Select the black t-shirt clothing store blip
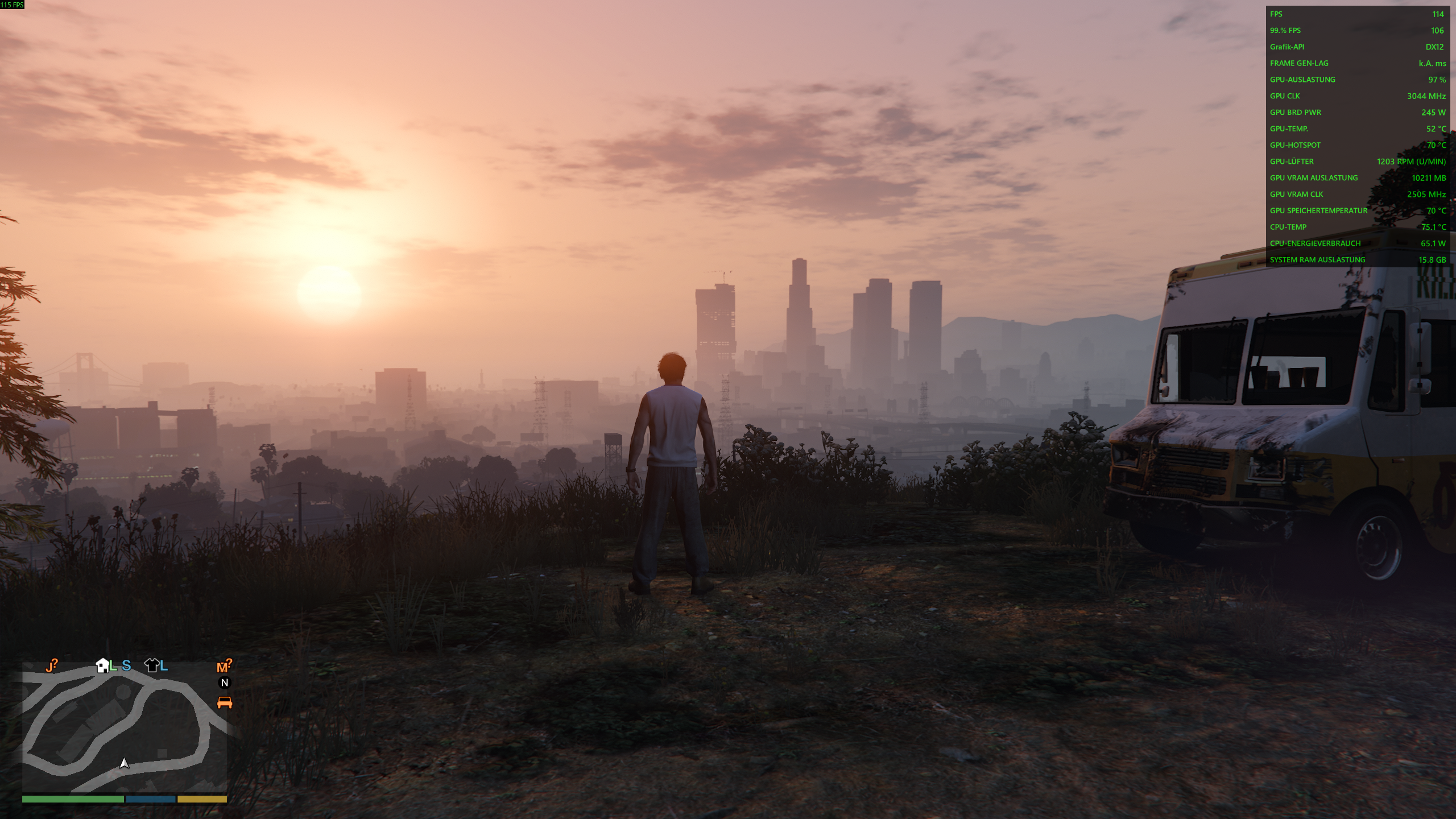Image resolution: width=1456 pixels, height=819 pixels. tap(151, 666)
